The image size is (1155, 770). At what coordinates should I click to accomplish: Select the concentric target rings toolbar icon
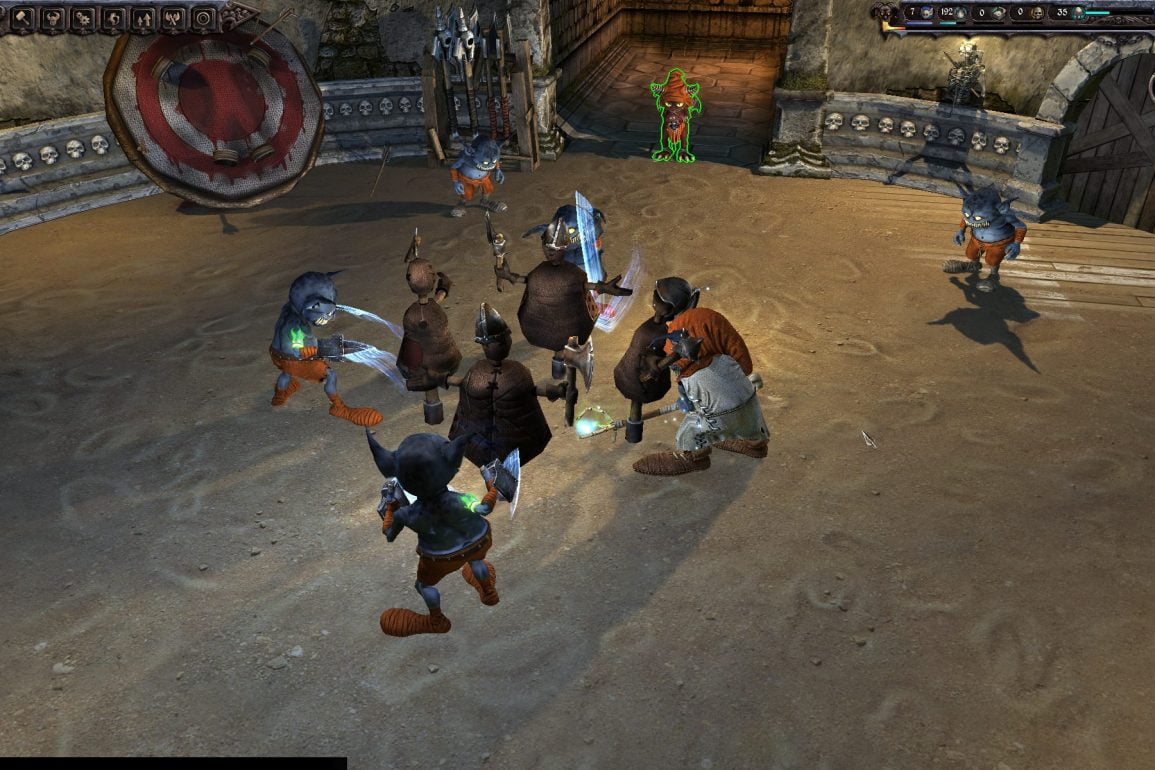(x=203, y=18)
